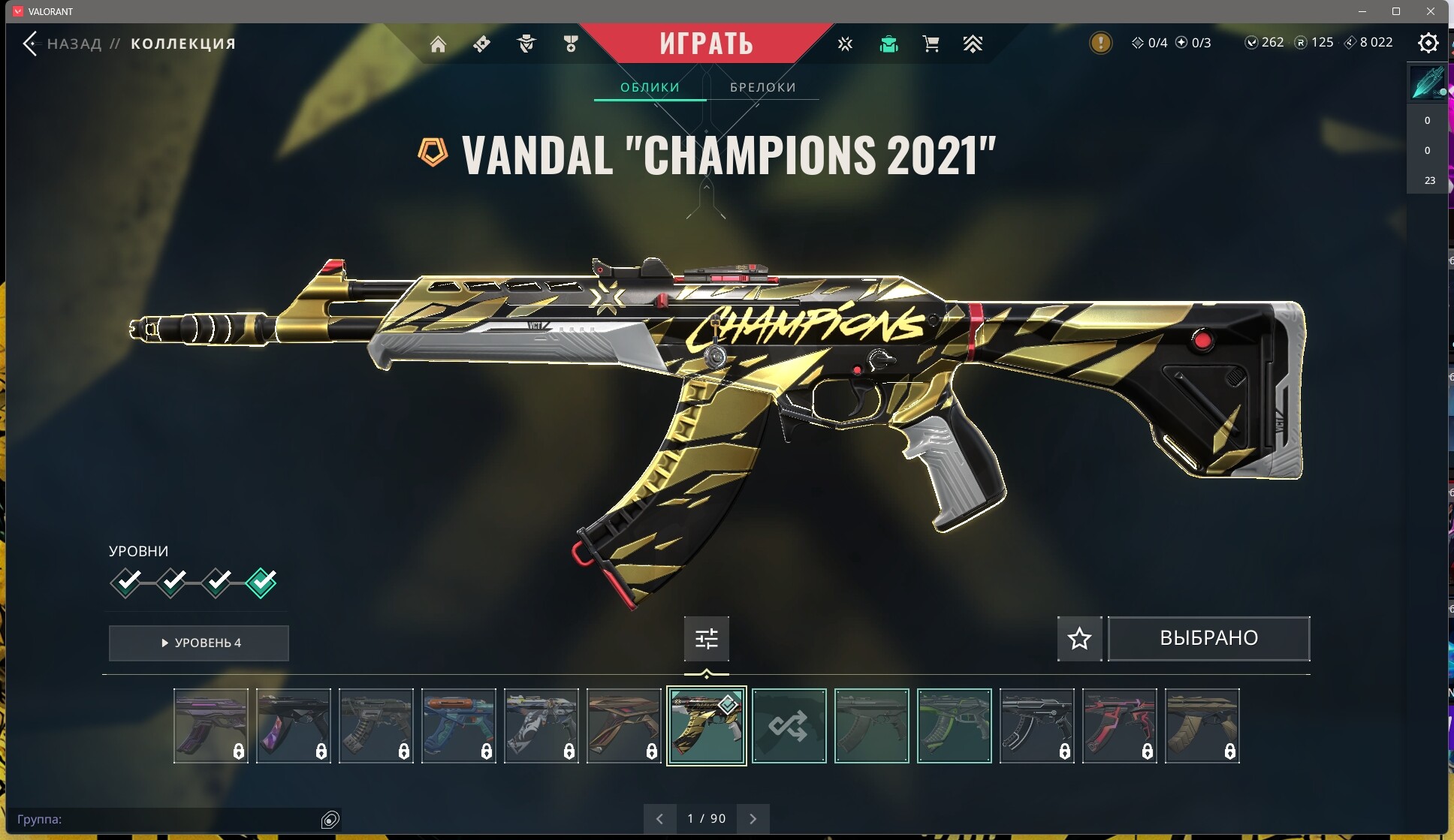Open the skin filter sliders button
This screenshot has width=1454, height=840.
(706, 639)
